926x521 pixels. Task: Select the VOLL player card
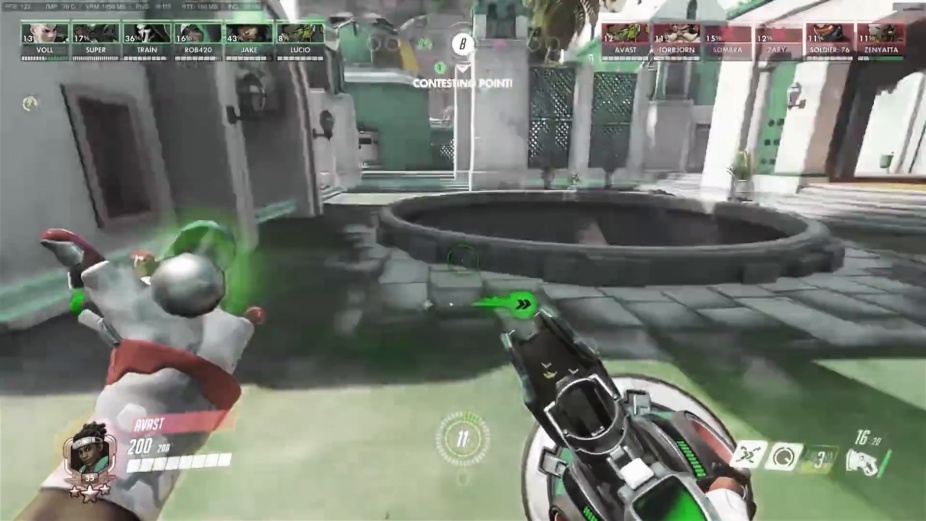point(44,41)
